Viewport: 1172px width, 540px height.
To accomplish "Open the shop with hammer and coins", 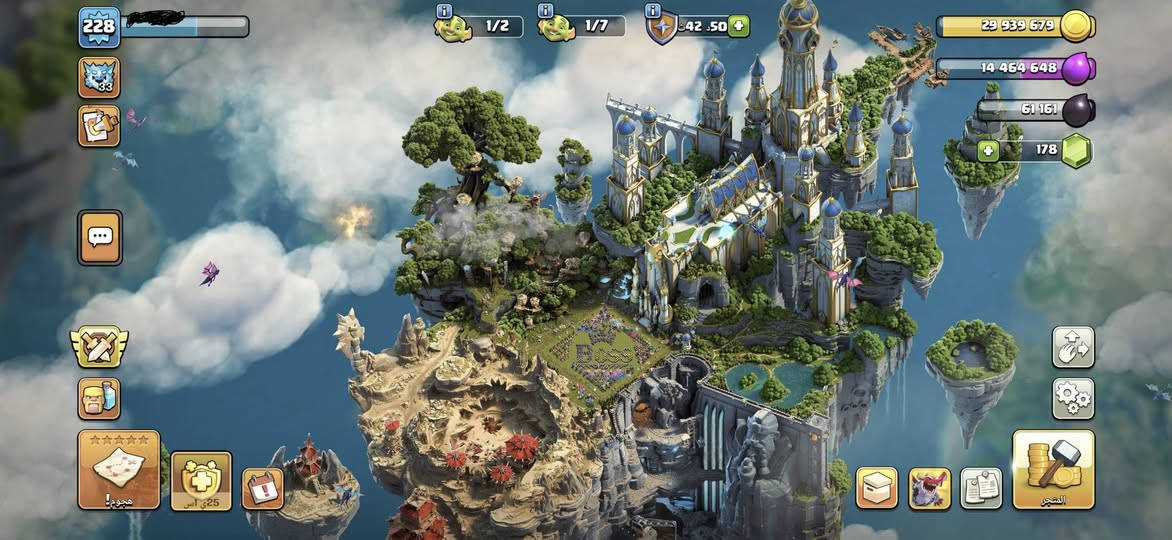I will tap(1053, 469).
